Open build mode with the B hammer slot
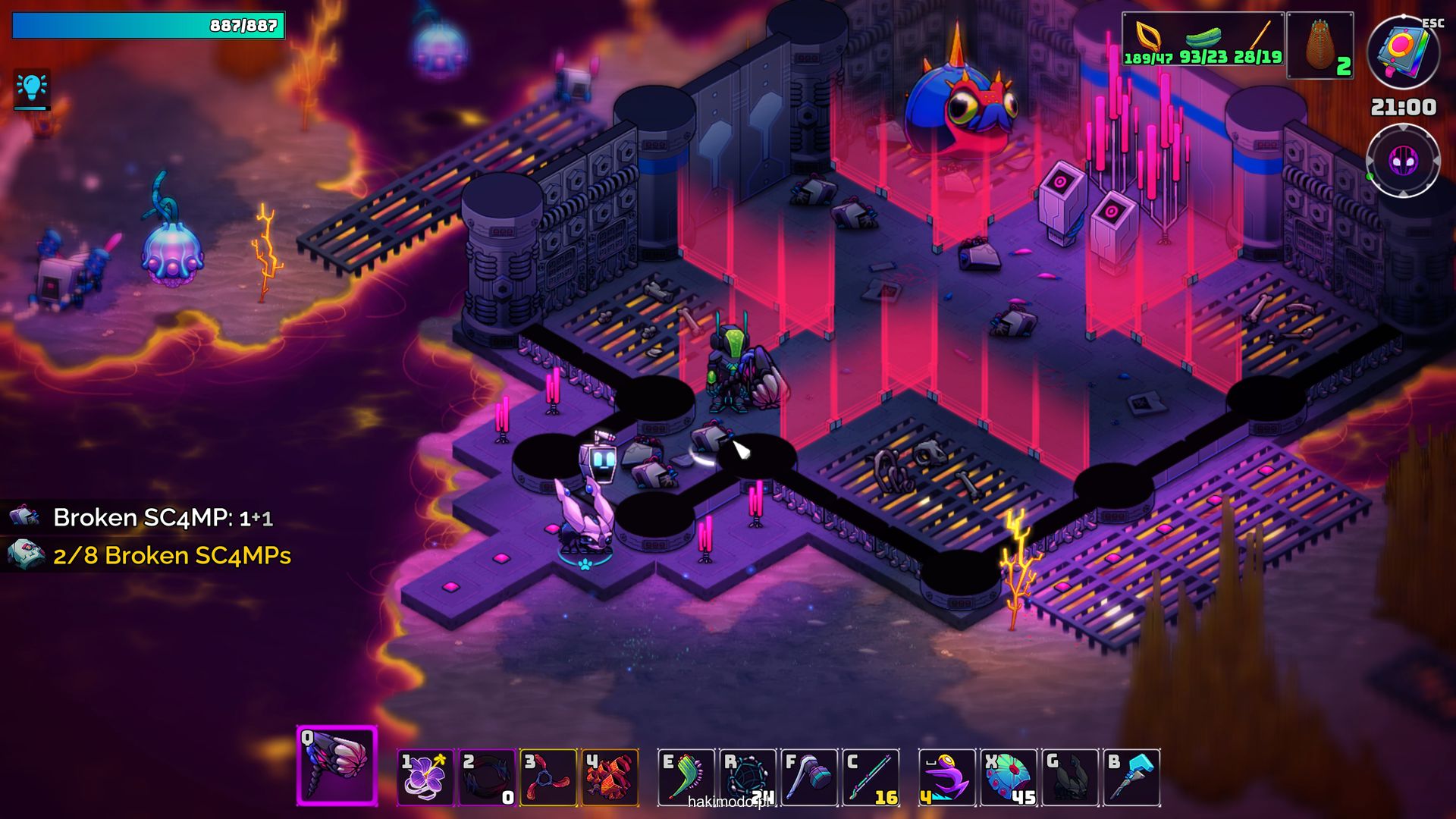 [1131, 777]
